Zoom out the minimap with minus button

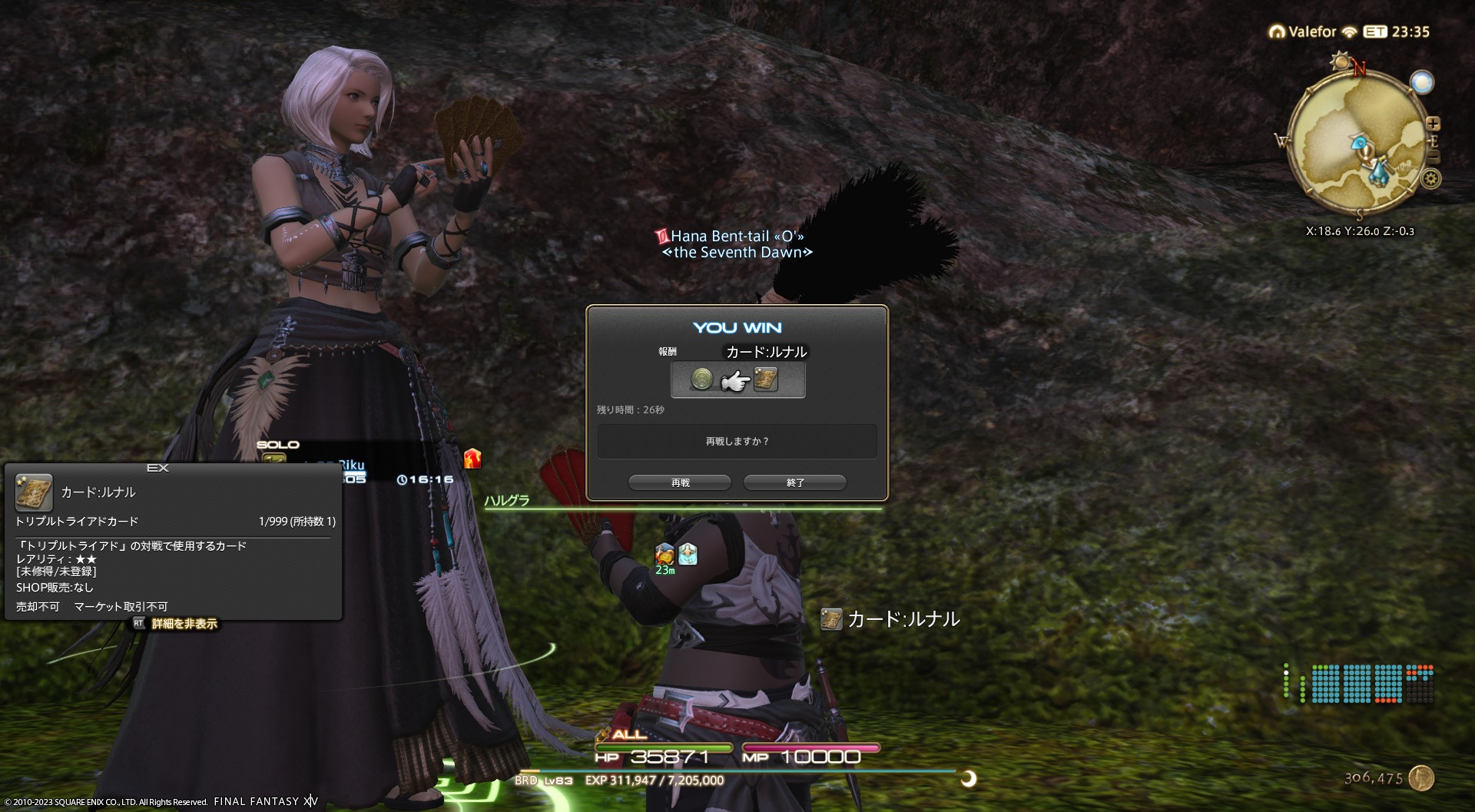pos(1434,157)
